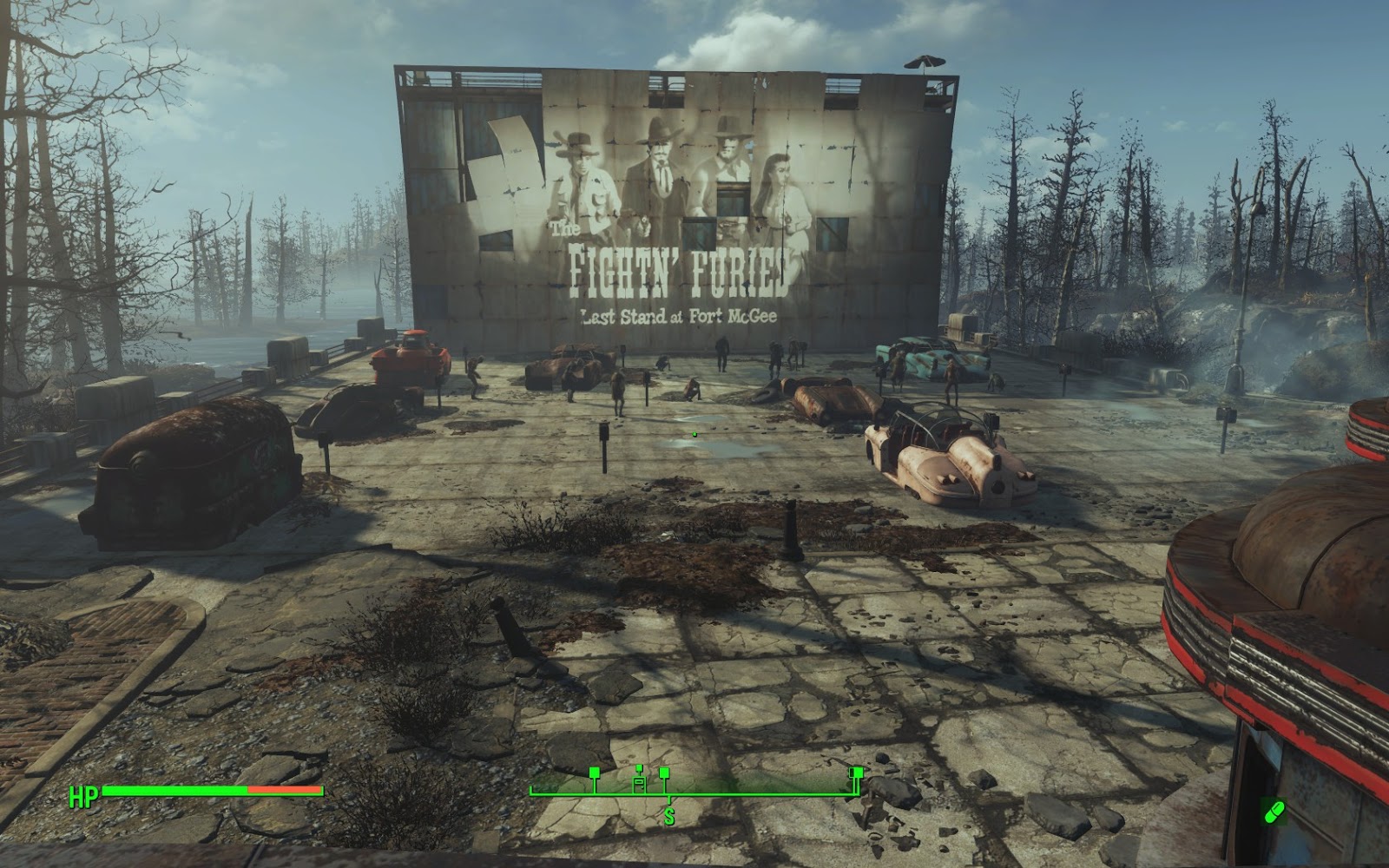Click the far-right location marker on the compass
This screenshot has height=868, width=1389.
click(x=856, y=773)
